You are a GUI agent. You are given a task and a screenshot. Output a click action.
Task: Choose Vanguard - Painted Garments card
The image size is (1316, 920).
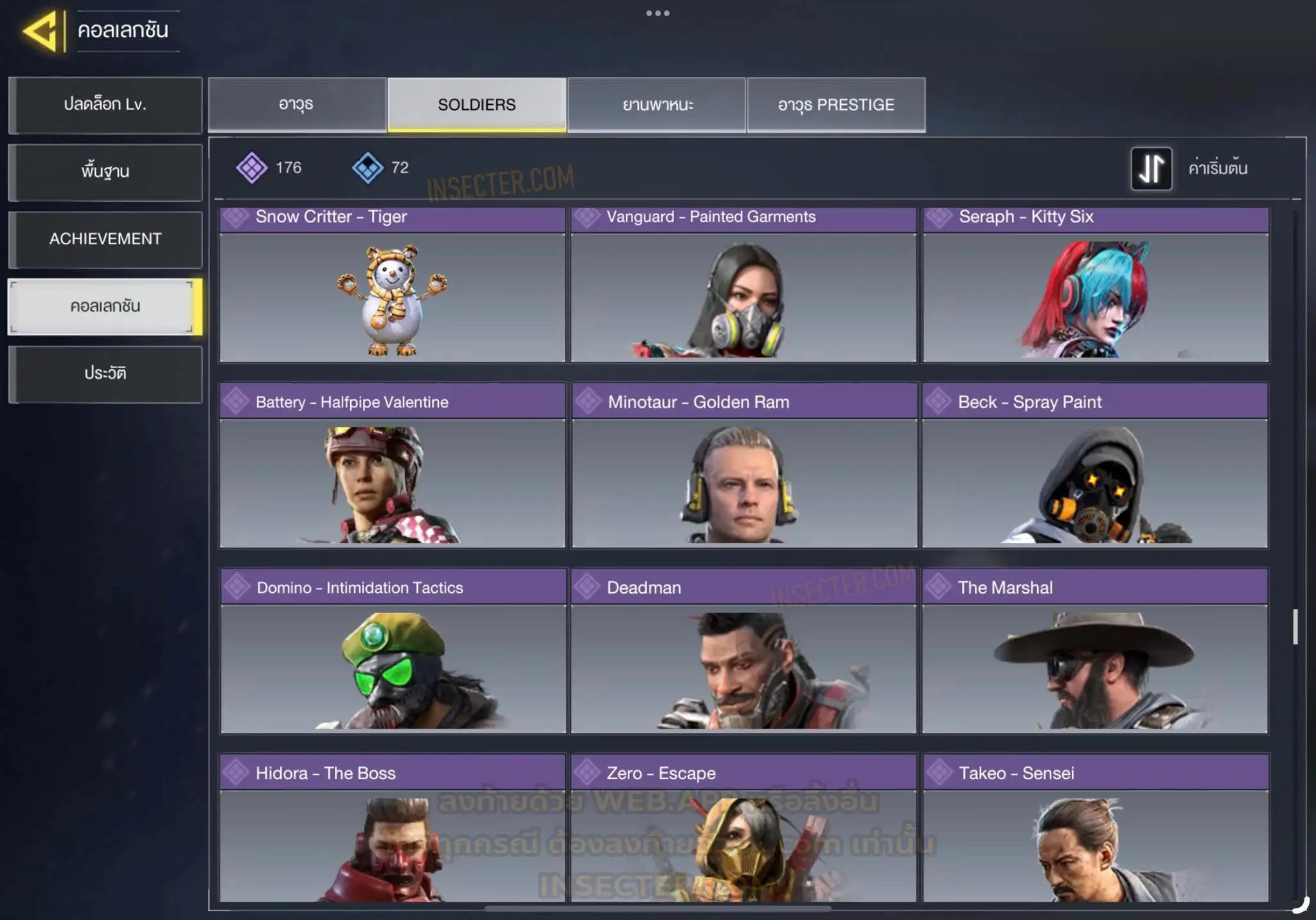[743, 286]
